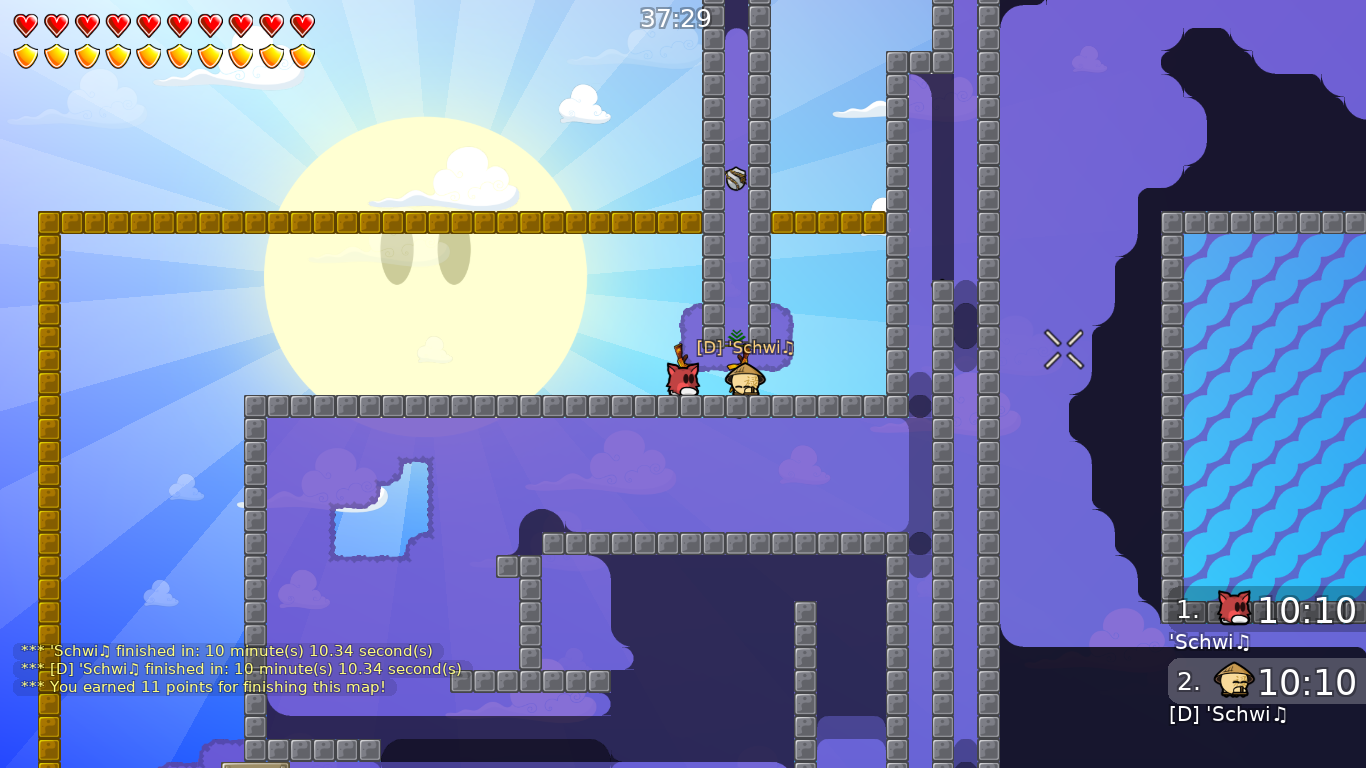Select the [D] 'Schwi♪ name under rank 2

pyautogui.click(x=1228, y=714)
